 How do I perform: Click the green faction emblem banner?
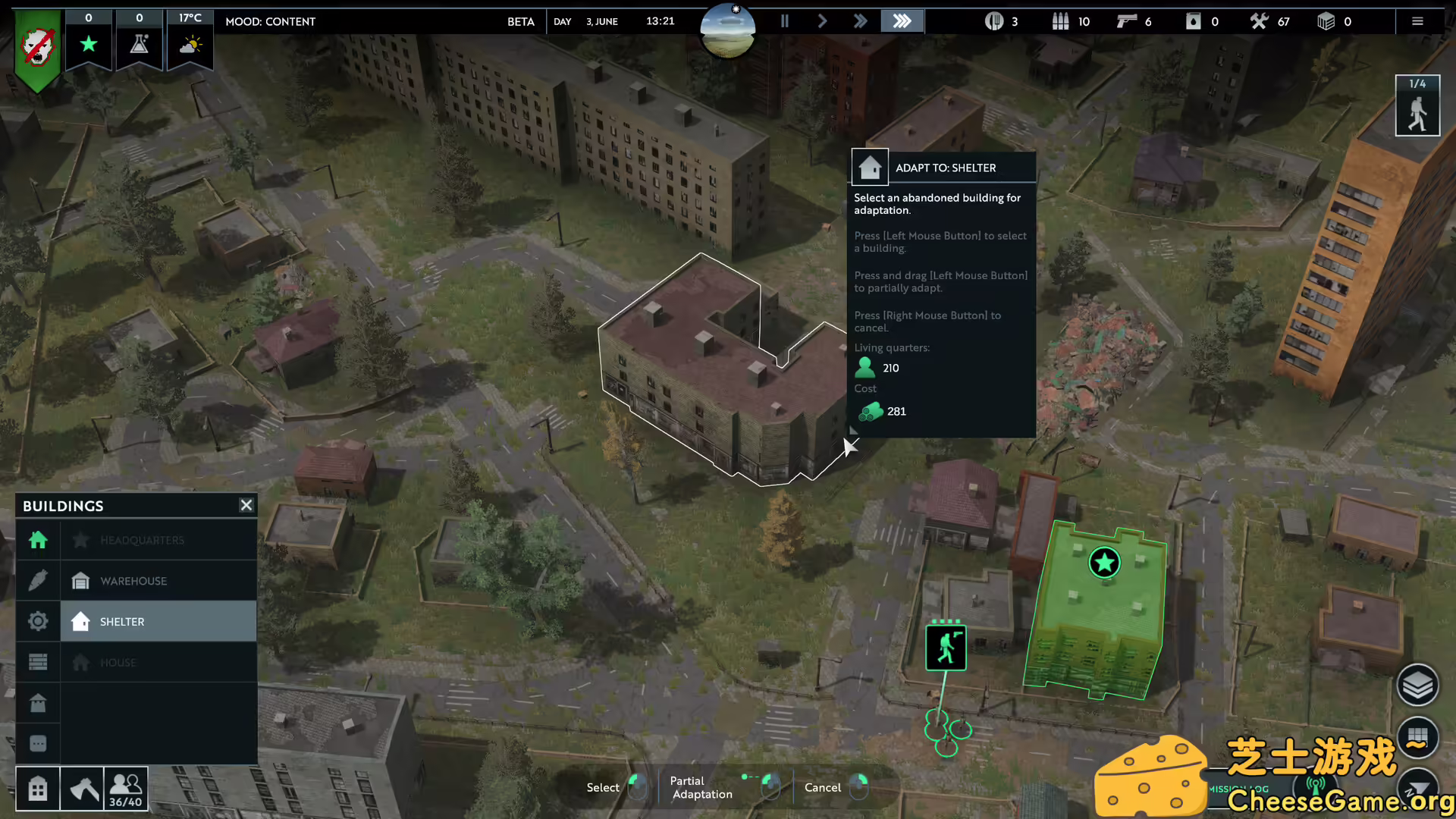(x=38, y=49)
